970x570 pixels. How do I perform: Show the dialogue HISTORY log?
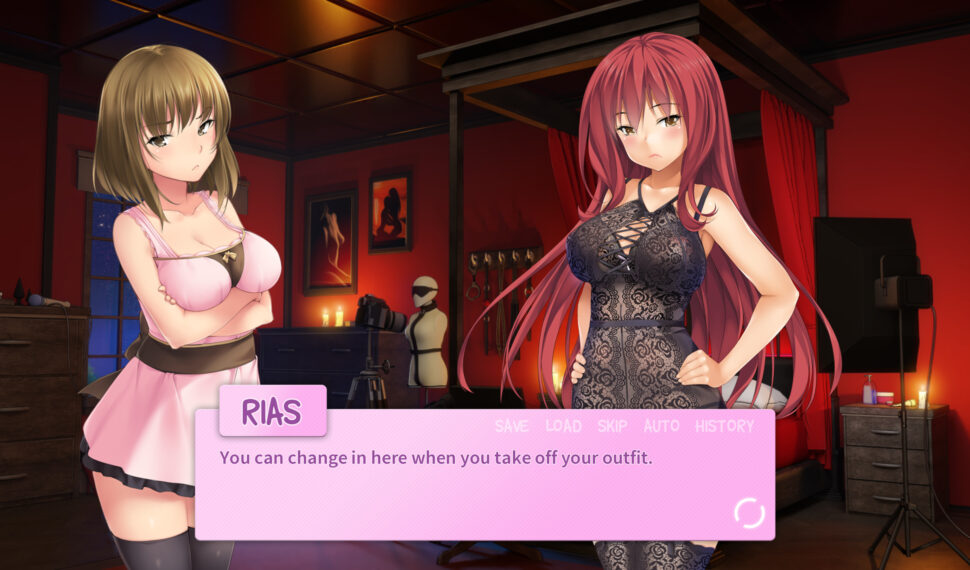coord(724,426)
